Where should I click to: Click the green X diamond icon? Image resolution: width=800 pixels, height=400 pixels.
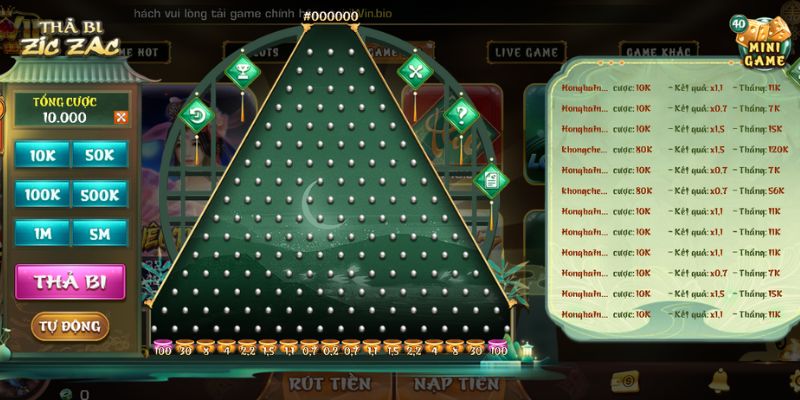click(x=414, y=71)
